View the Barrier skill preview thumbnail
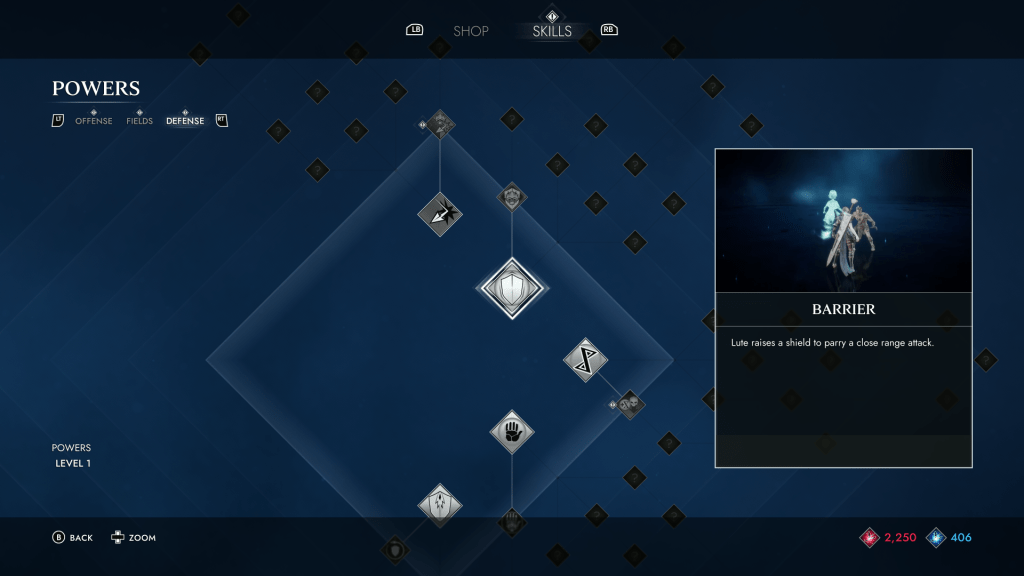1024x576 pixels. pyautogui.click(x=843, y=221)
